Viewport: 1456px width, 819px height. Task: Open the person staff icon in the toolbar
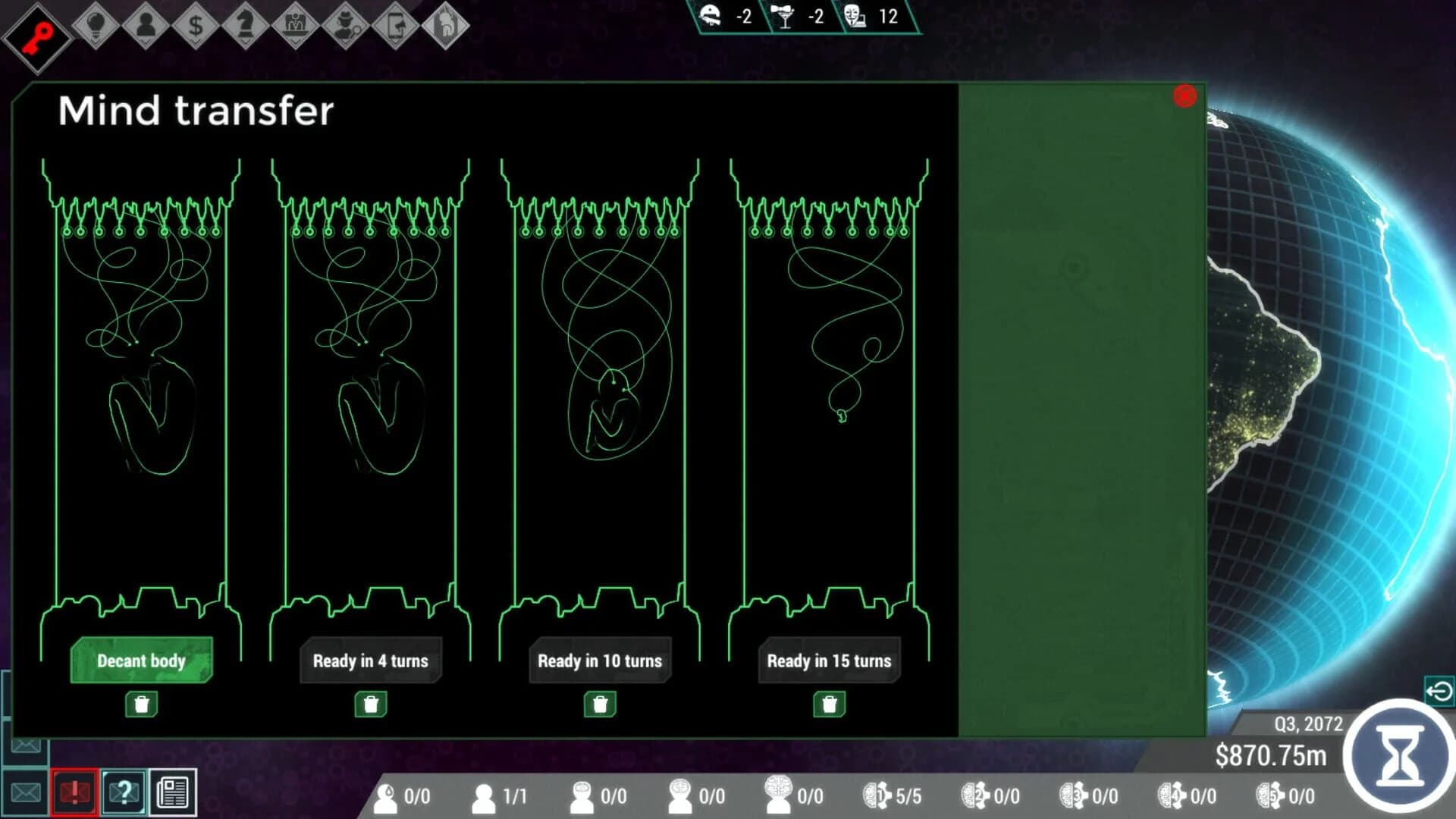pos(144,23)
